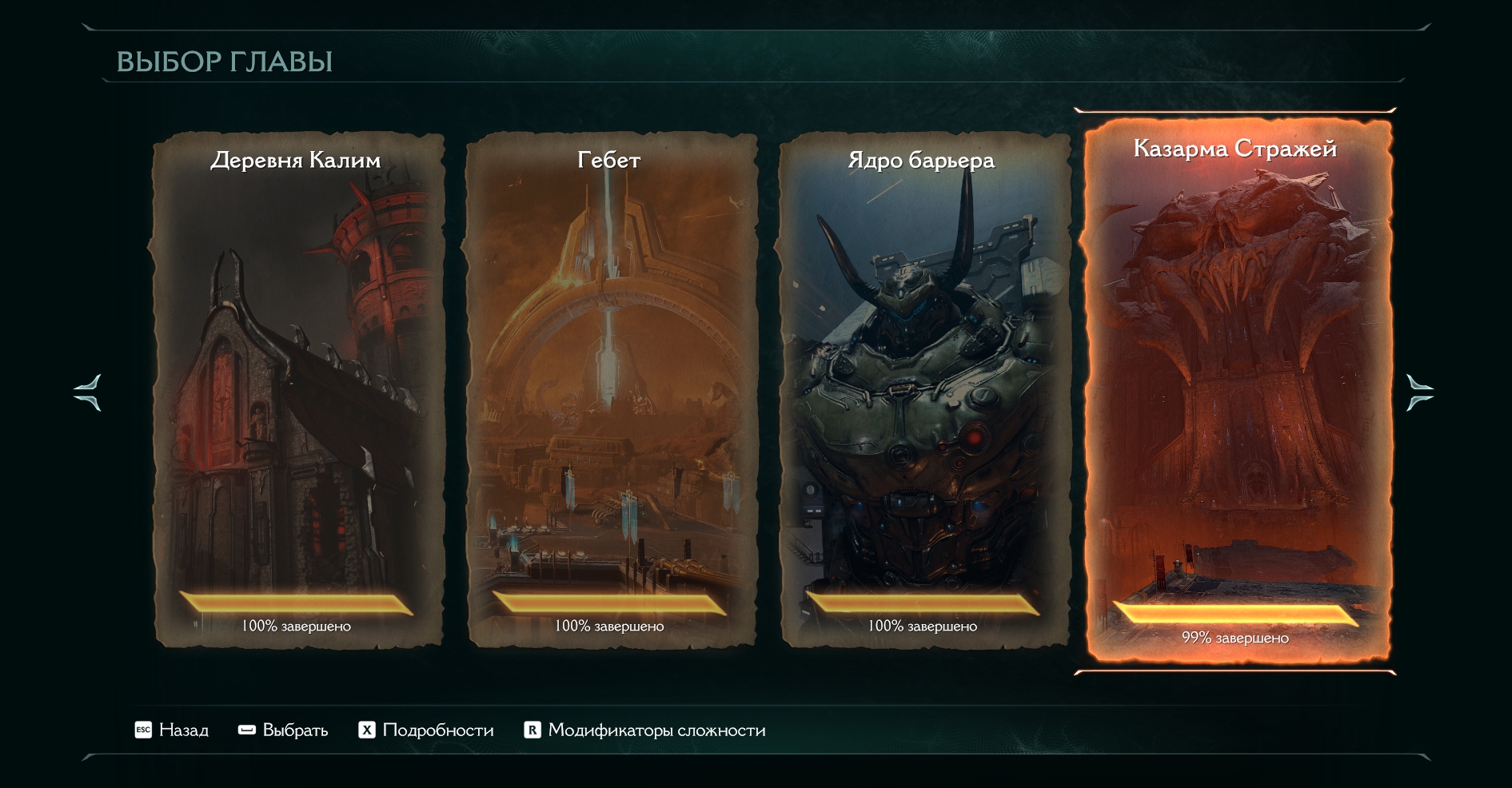Choose the Гебет chapter card
This screenshot has width=1512, height=788.
point(610,390)
